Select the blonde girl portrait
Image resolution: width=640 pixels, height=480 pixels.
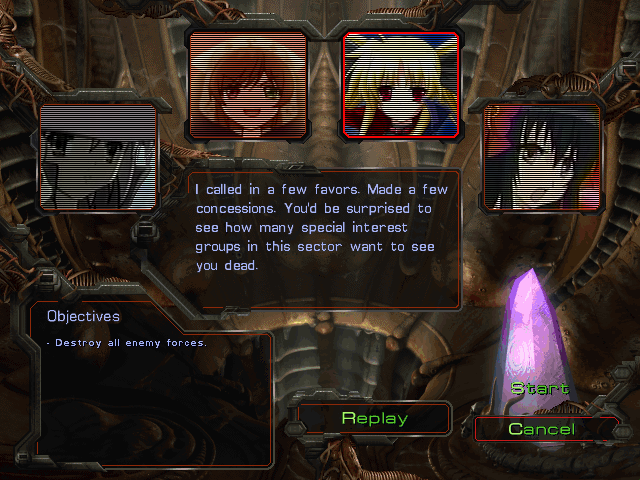[401, 84]
